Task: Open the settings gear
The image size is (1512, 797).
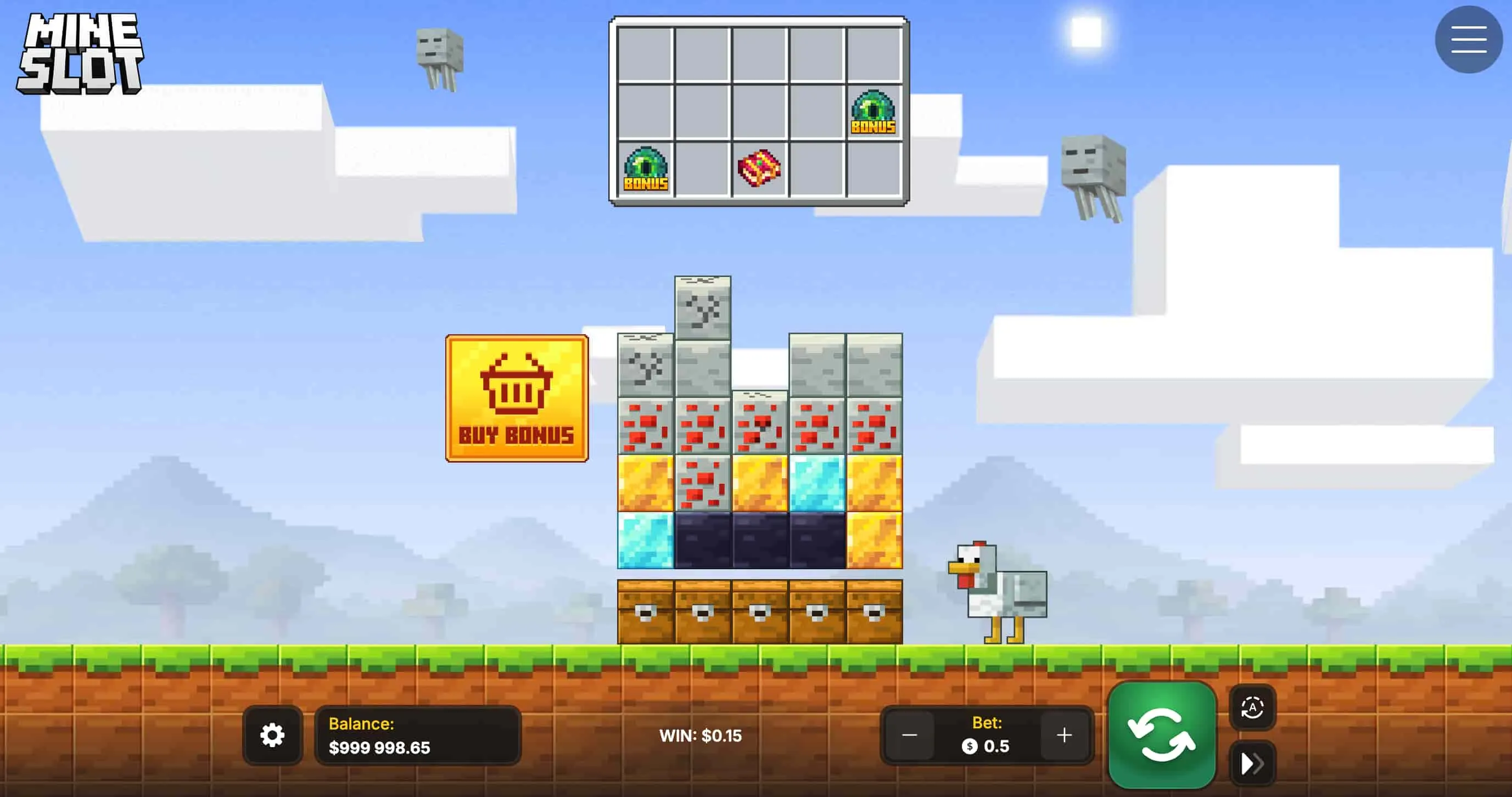Action: coord(273,734)
